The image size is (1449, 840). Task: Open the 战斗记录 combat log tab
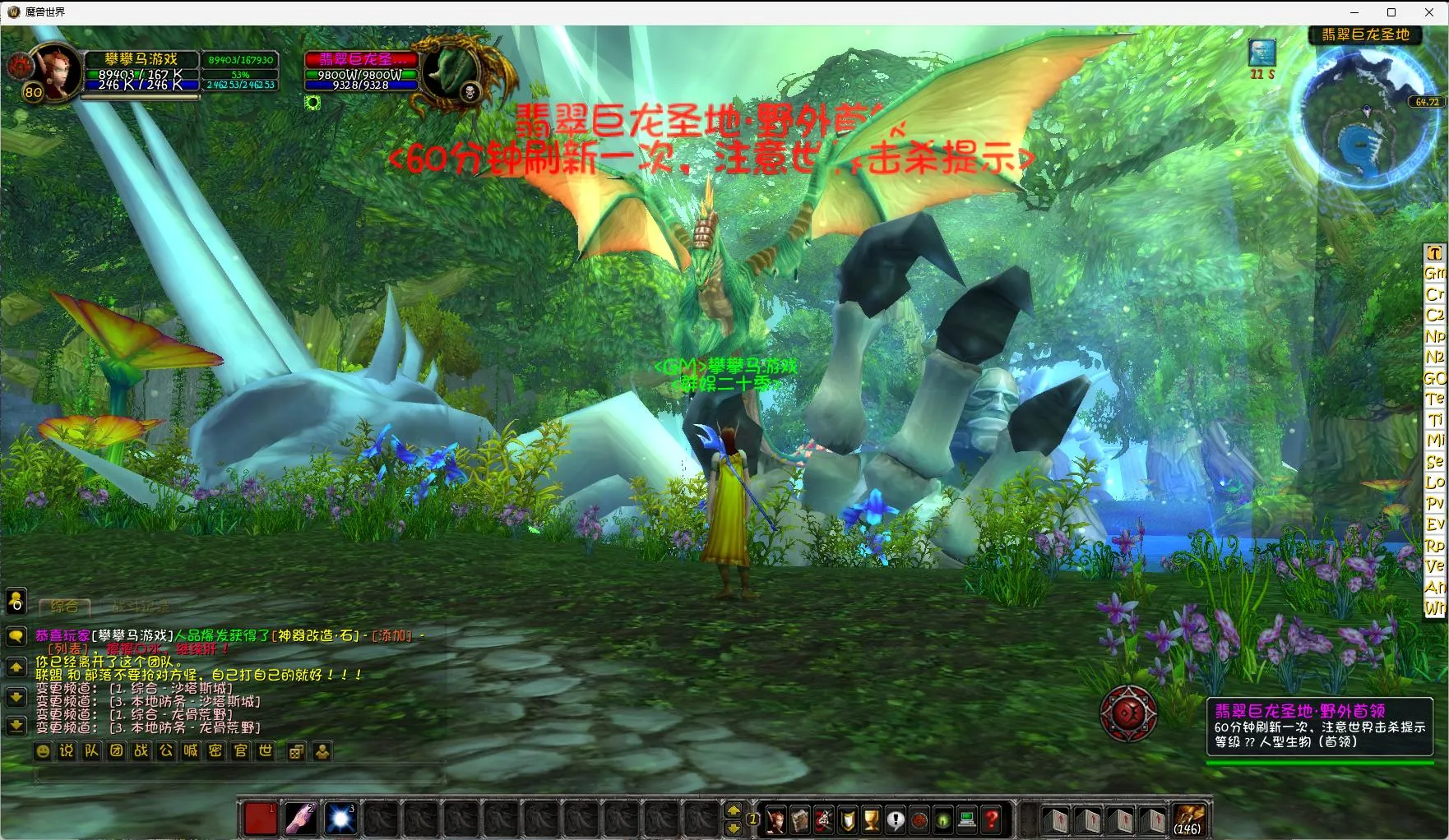tap(141, 607)
